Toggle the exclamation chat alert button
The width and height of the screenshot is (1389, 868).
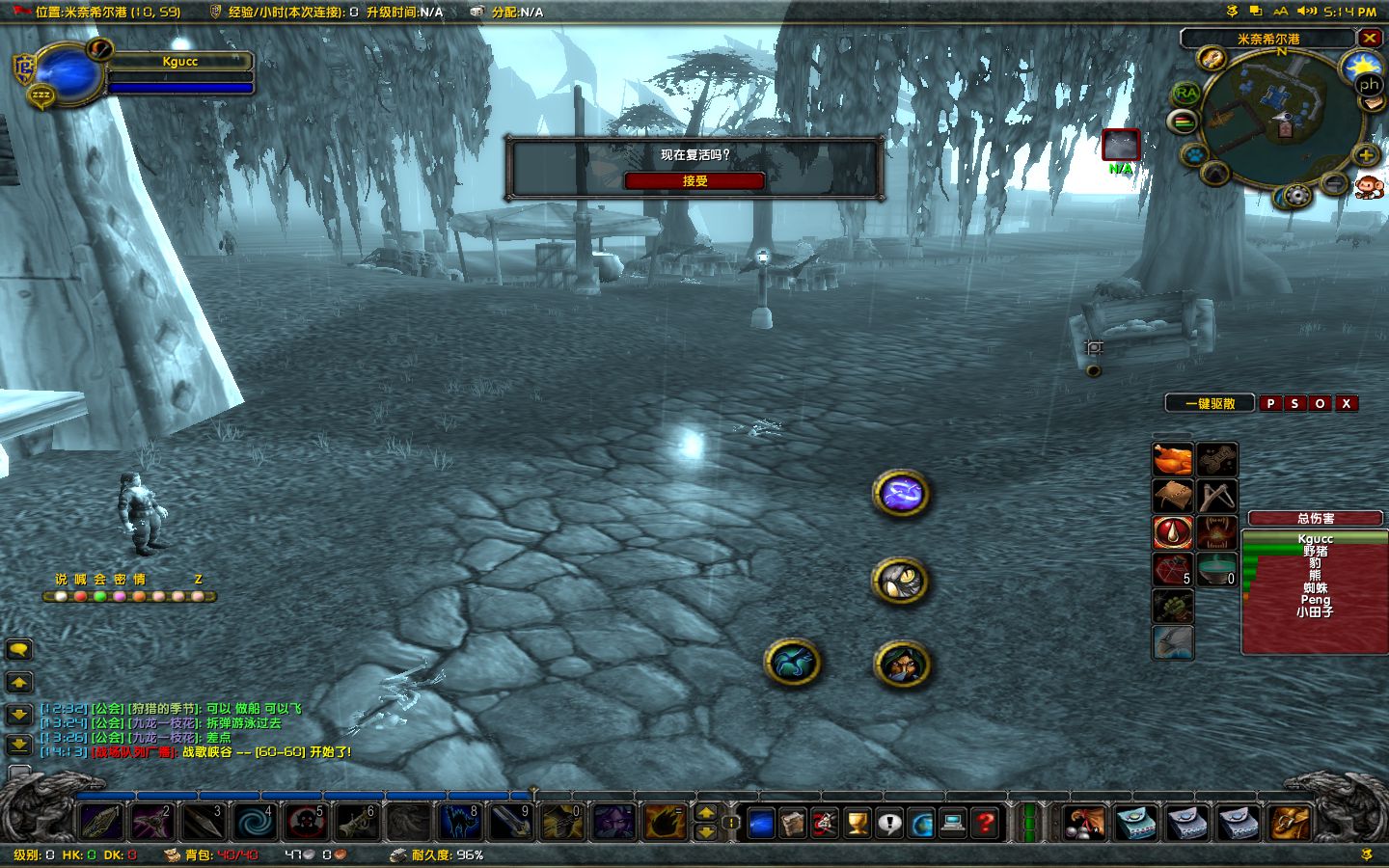(888, 825)
